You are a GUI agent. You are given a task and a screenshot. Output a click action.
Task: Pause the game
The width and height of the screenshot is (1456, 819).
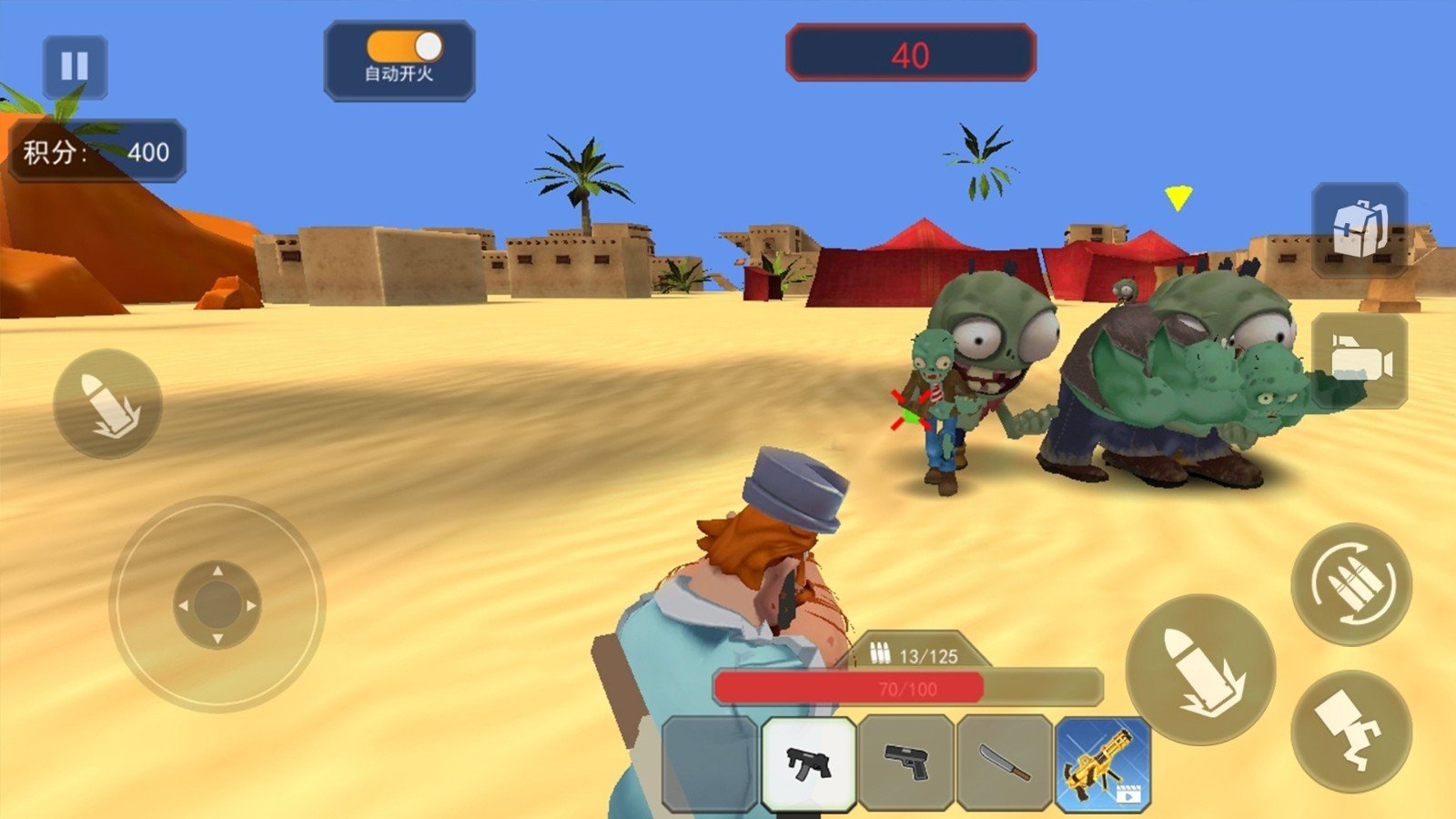75,66
